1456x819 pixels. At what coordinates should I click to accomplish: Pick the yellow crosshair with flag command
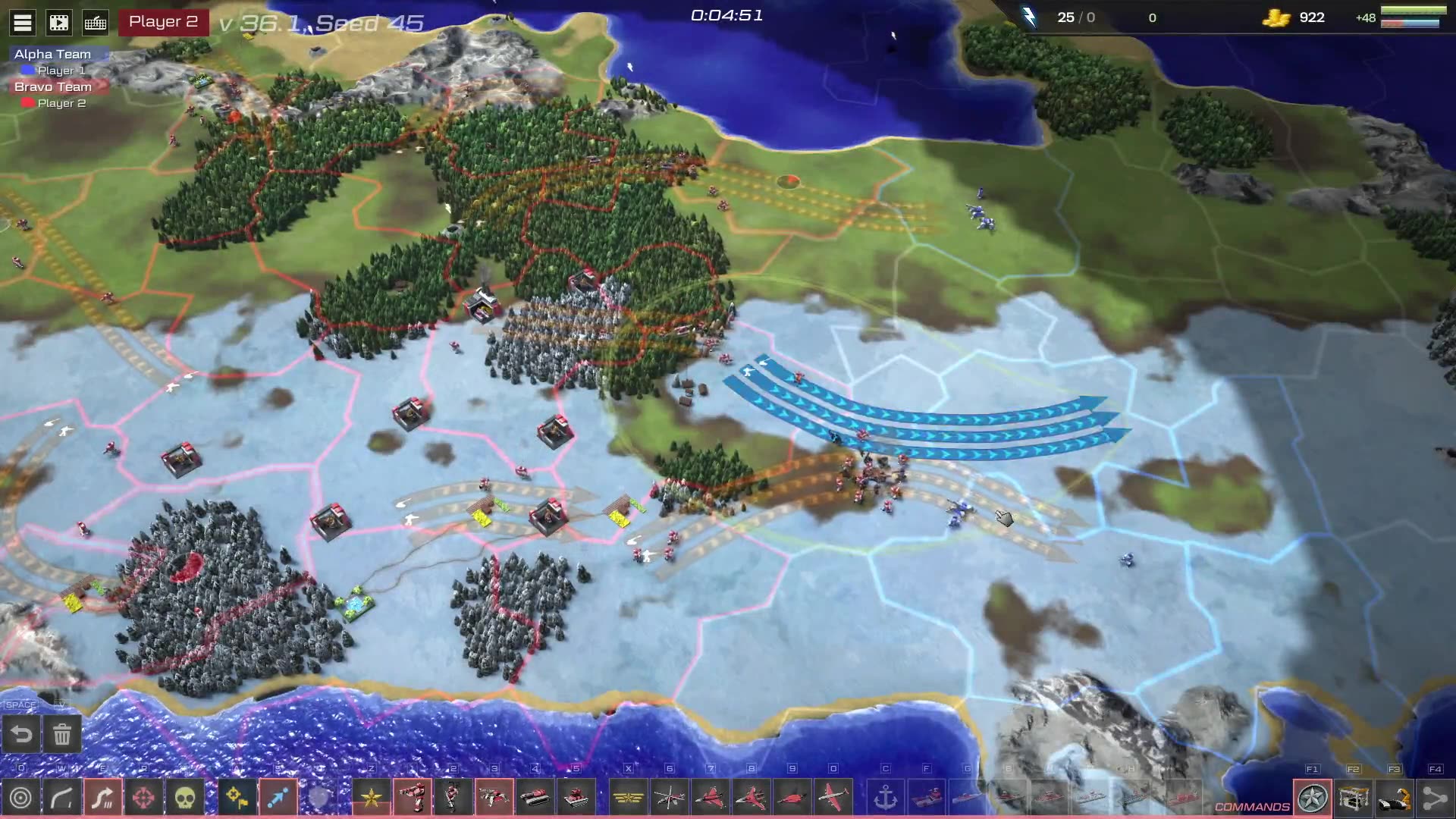(237, 798)
